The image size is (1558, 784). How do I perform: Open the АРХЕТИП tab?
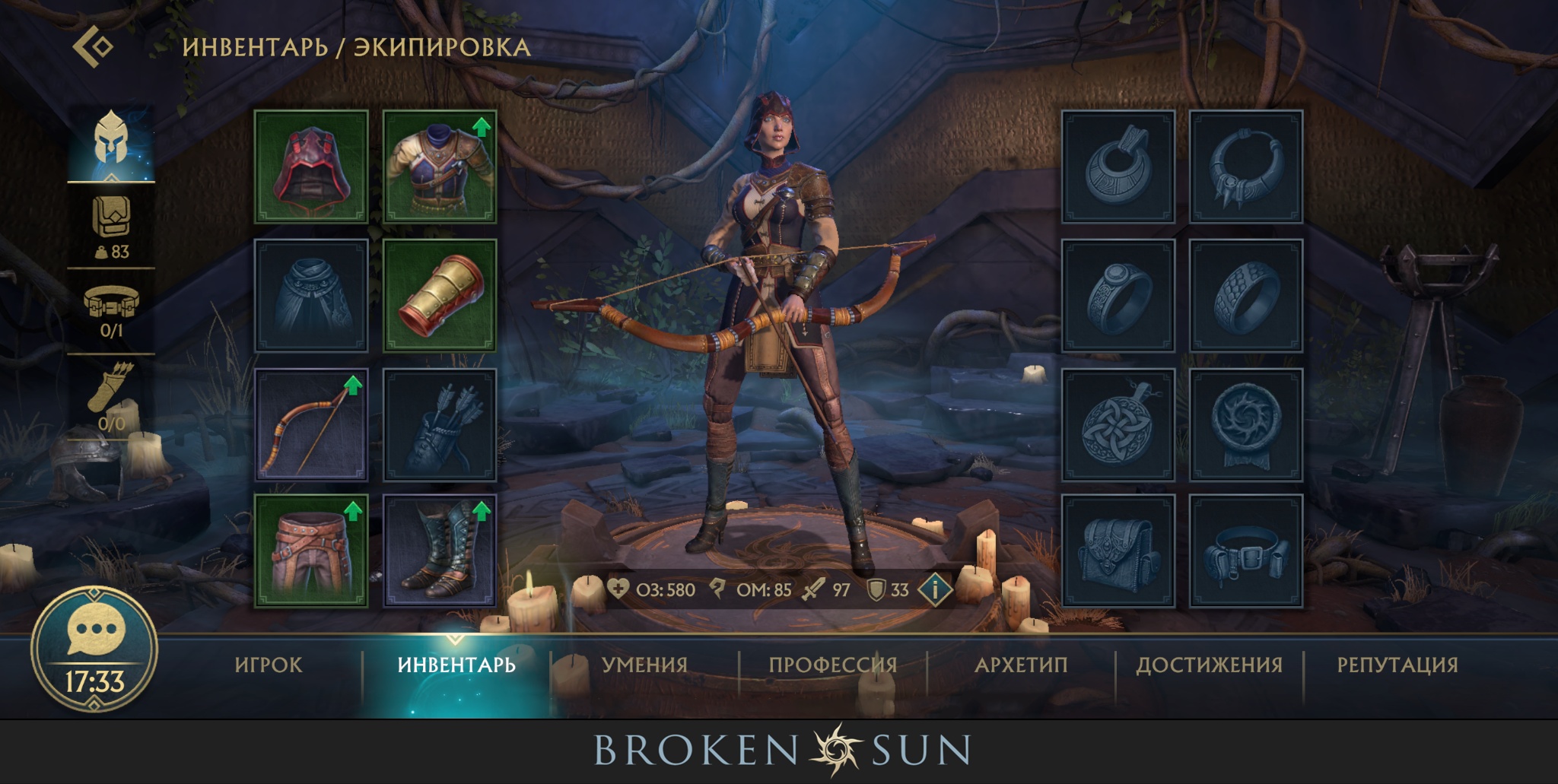(1021, 665)
